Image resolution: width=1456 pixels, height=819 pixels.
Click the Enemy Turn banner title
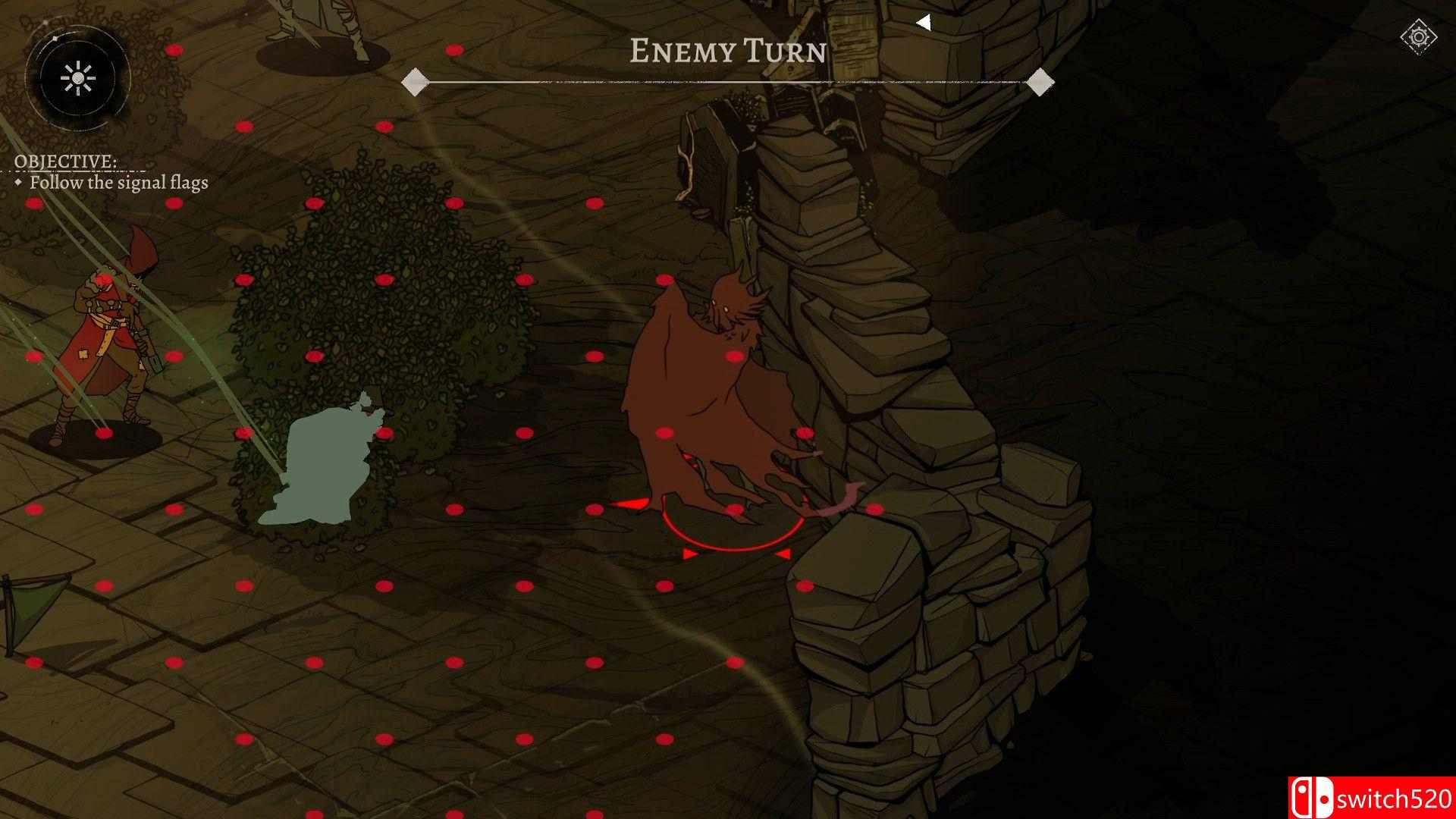[x=727, y=51]
